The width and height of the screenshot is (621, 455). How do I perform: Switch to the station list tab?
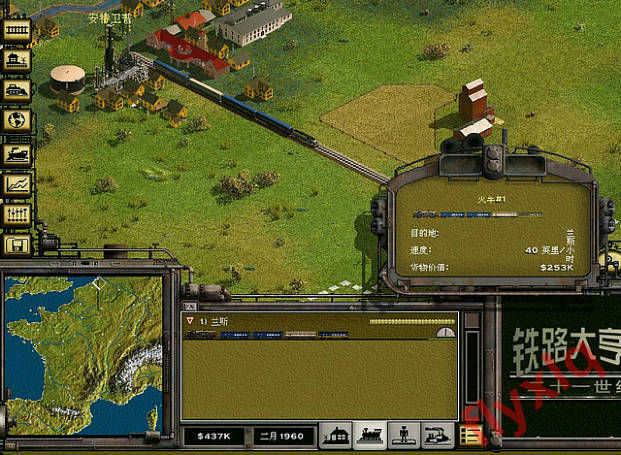click(336, 436)
